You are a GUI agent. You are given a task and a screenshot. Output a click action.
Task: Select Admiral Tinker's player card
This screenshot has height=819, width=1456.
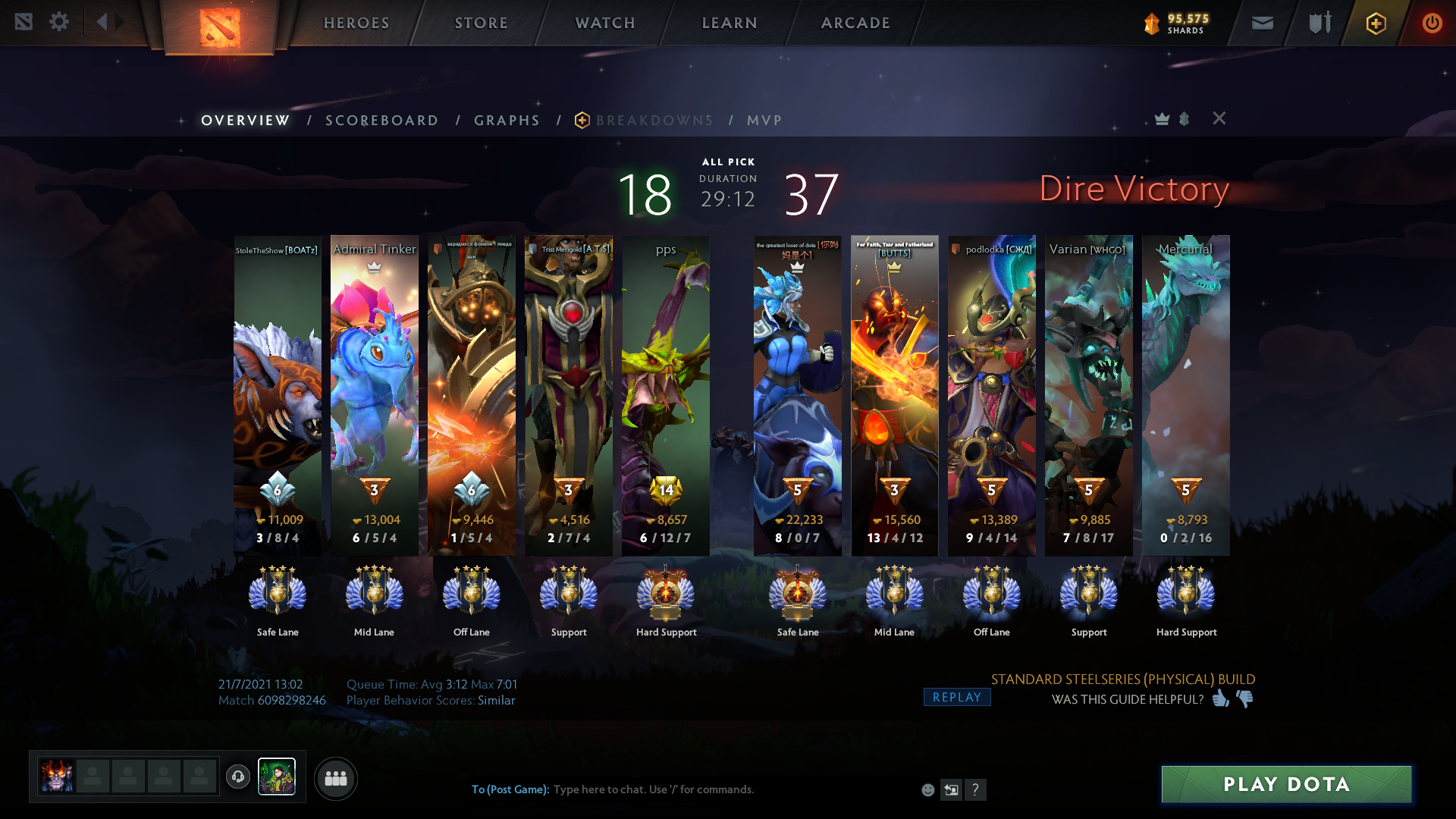click(375, 394)
